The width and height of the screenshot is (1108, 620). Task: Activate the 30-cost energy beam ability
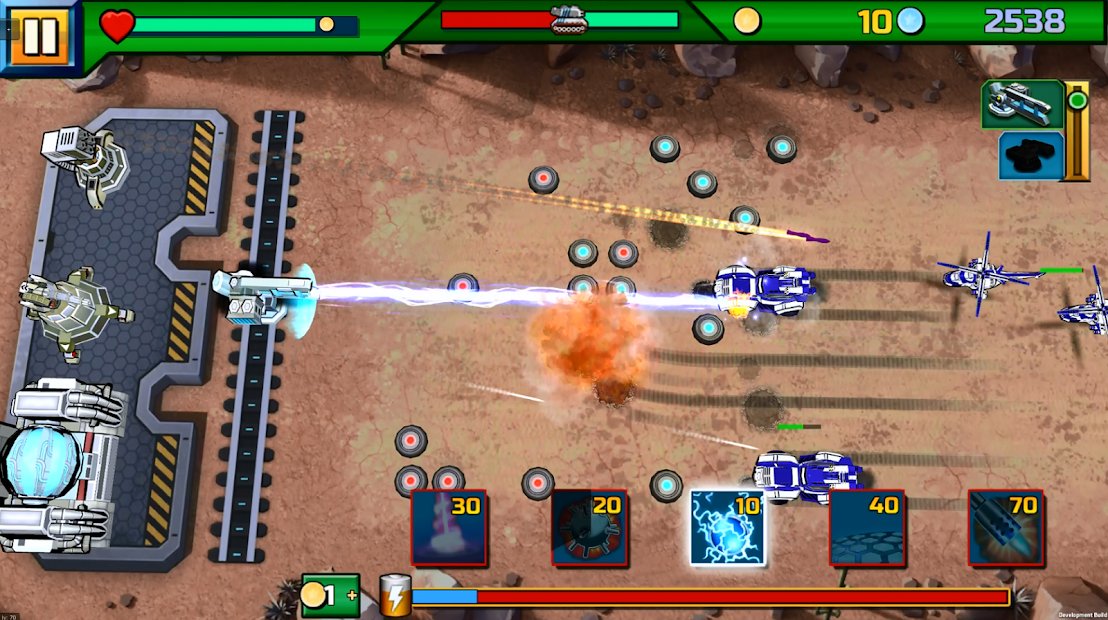pyautogui.click(x=449, y=527)
